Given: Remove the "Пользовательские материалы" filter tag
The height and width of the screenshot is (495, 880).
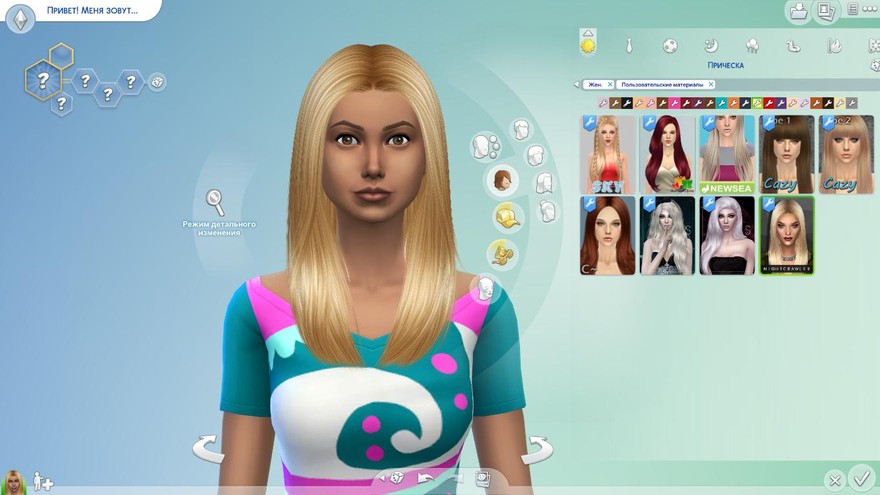Looking at the screenshot, I should pyautogui.click(x=711, y=85).
